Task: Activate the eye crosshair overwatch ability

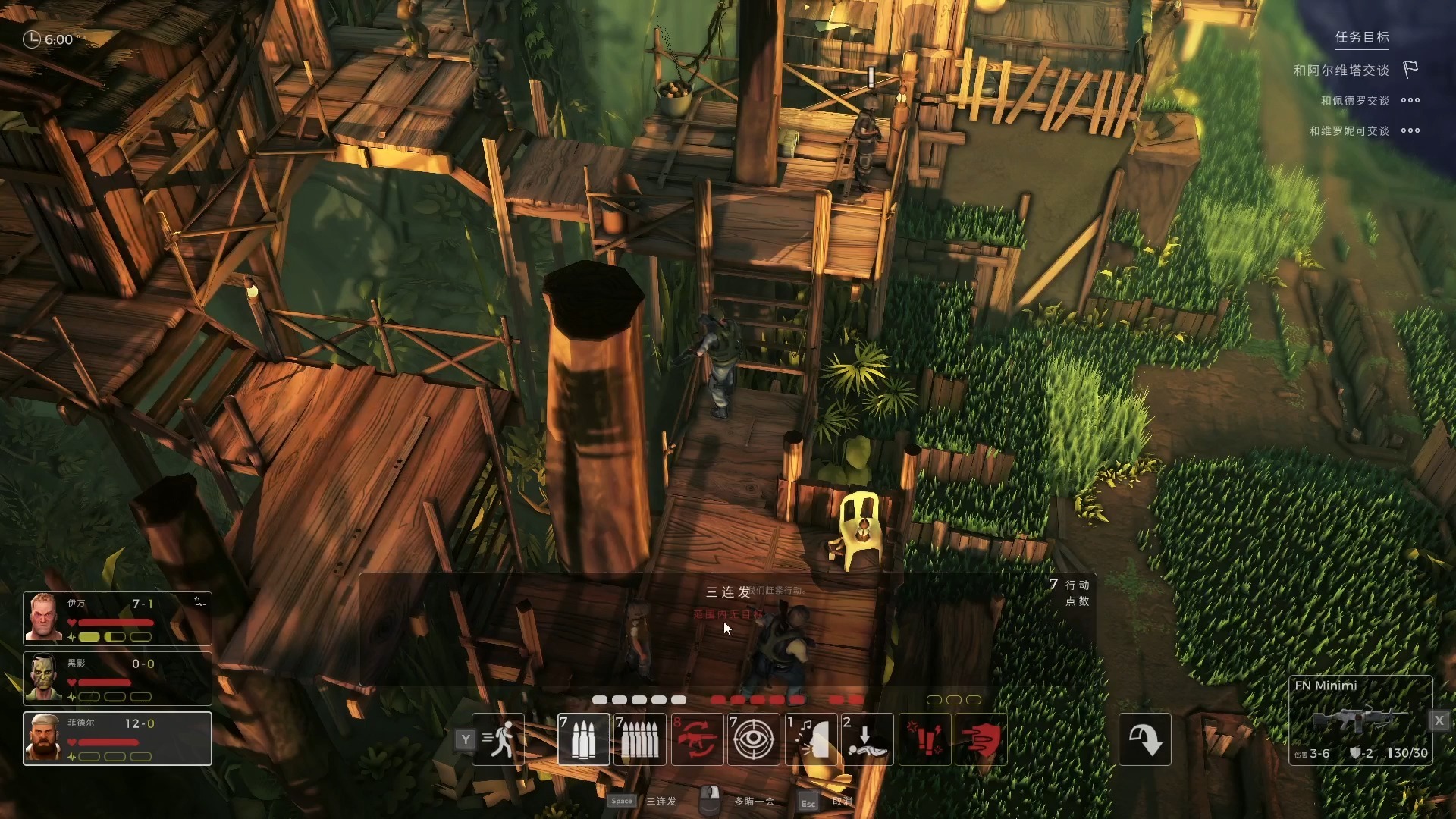Action: 753,739
